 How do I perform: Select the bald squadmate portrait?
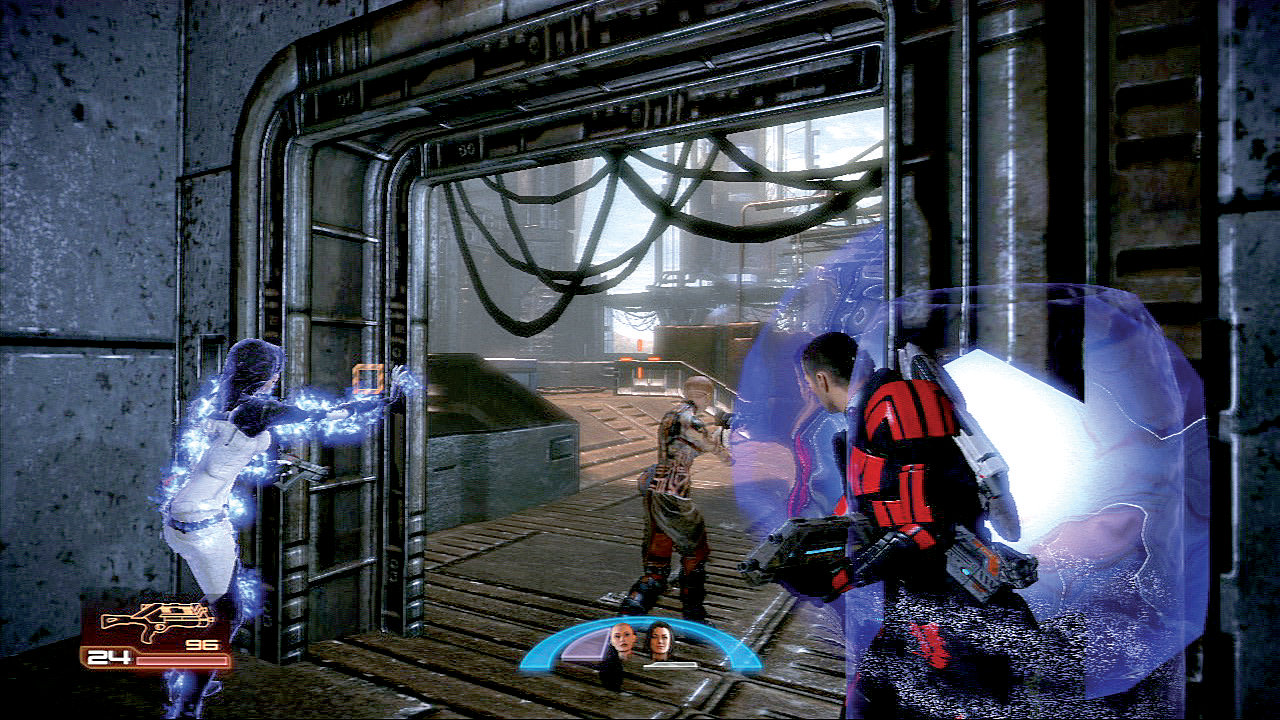tap(621, 639)
